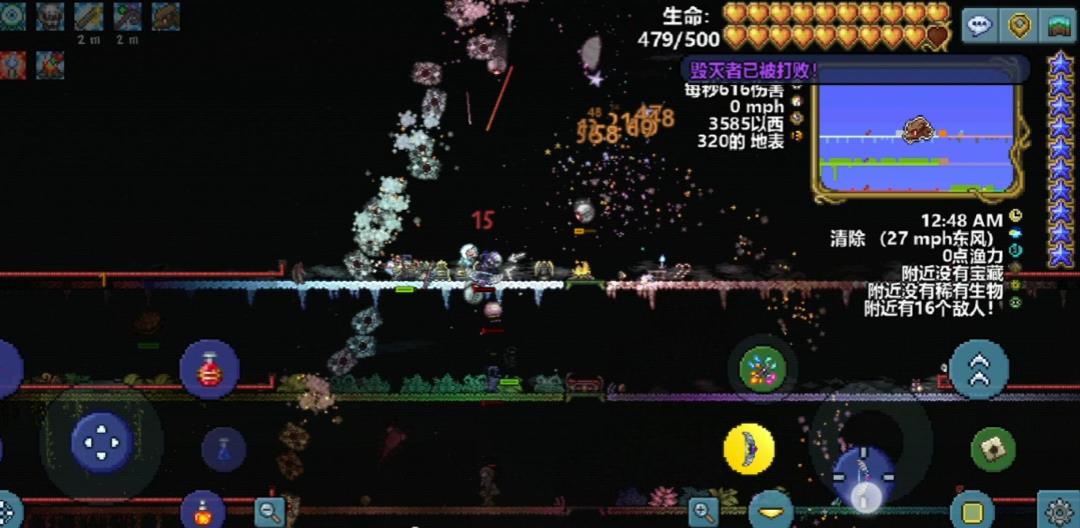The image size is (1080, 528).
Task: Use the blue mana potion quick button
Action: point(223,449)
